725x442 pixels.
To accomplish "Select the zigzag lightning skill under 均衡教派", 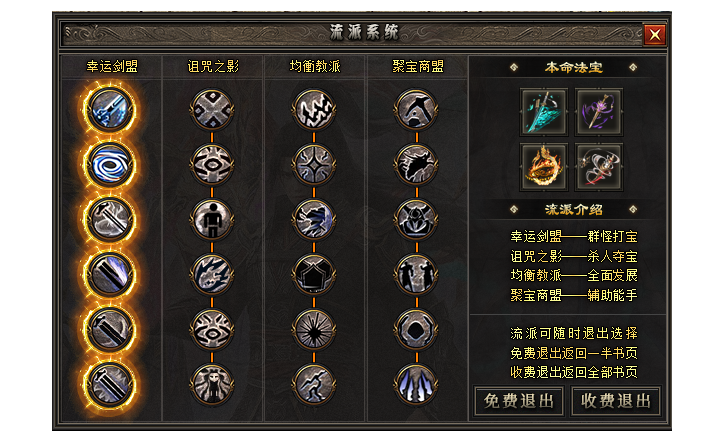I will point(314,108).
